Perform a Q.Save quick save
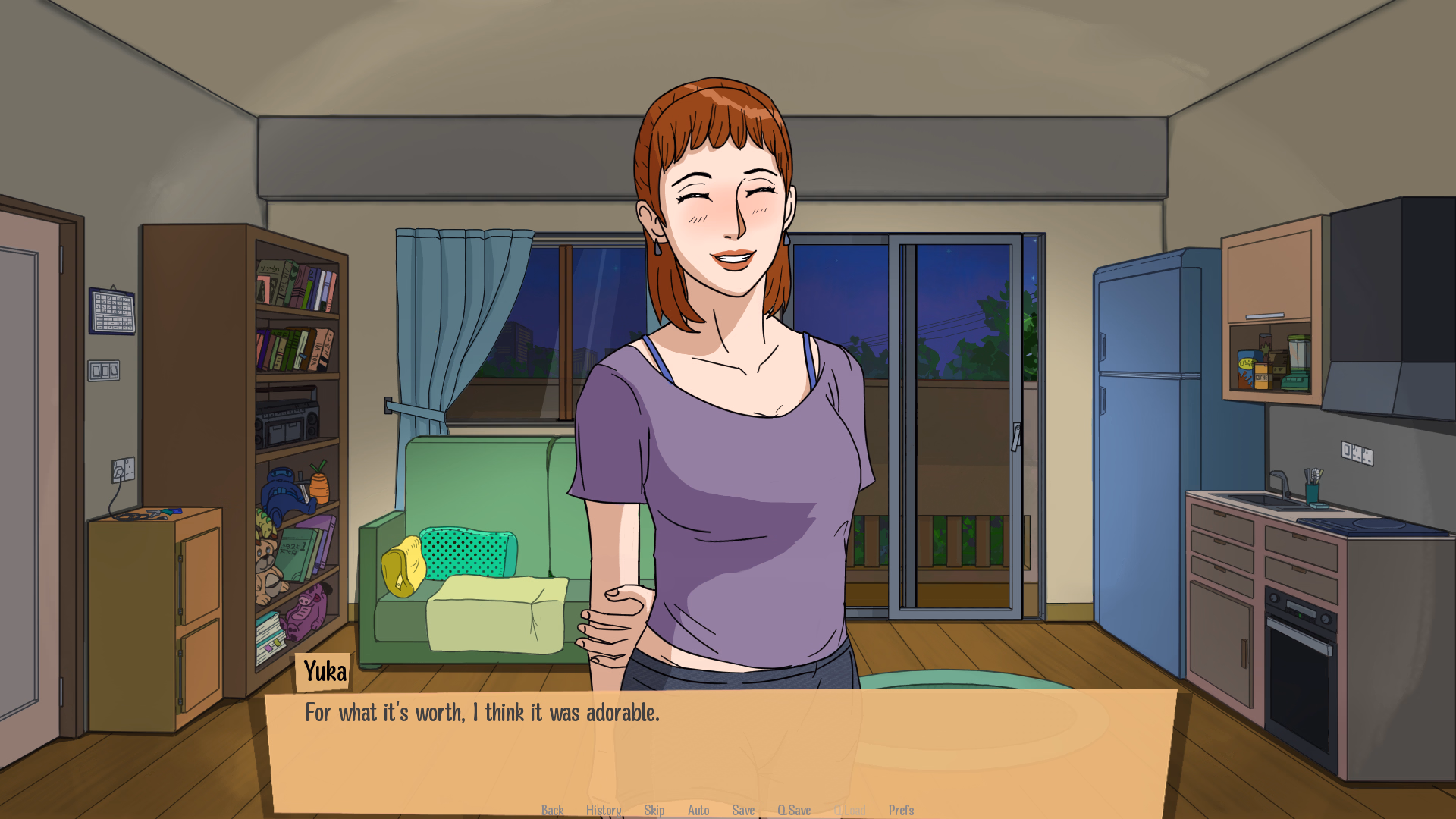The width and height of the screenshot is (1456, 819). click(x=795, y=810)
